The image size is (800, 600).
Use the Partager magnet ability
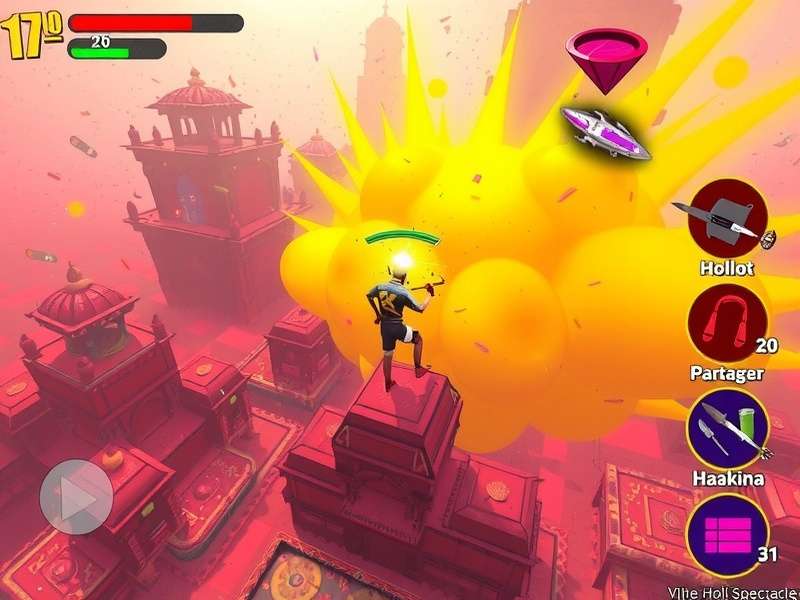(727, 323)
